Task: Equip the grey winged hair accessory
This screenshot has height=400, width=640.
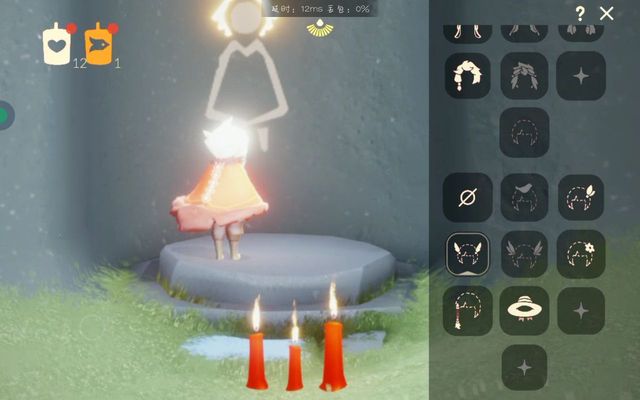Action: (x=524, y=254)
